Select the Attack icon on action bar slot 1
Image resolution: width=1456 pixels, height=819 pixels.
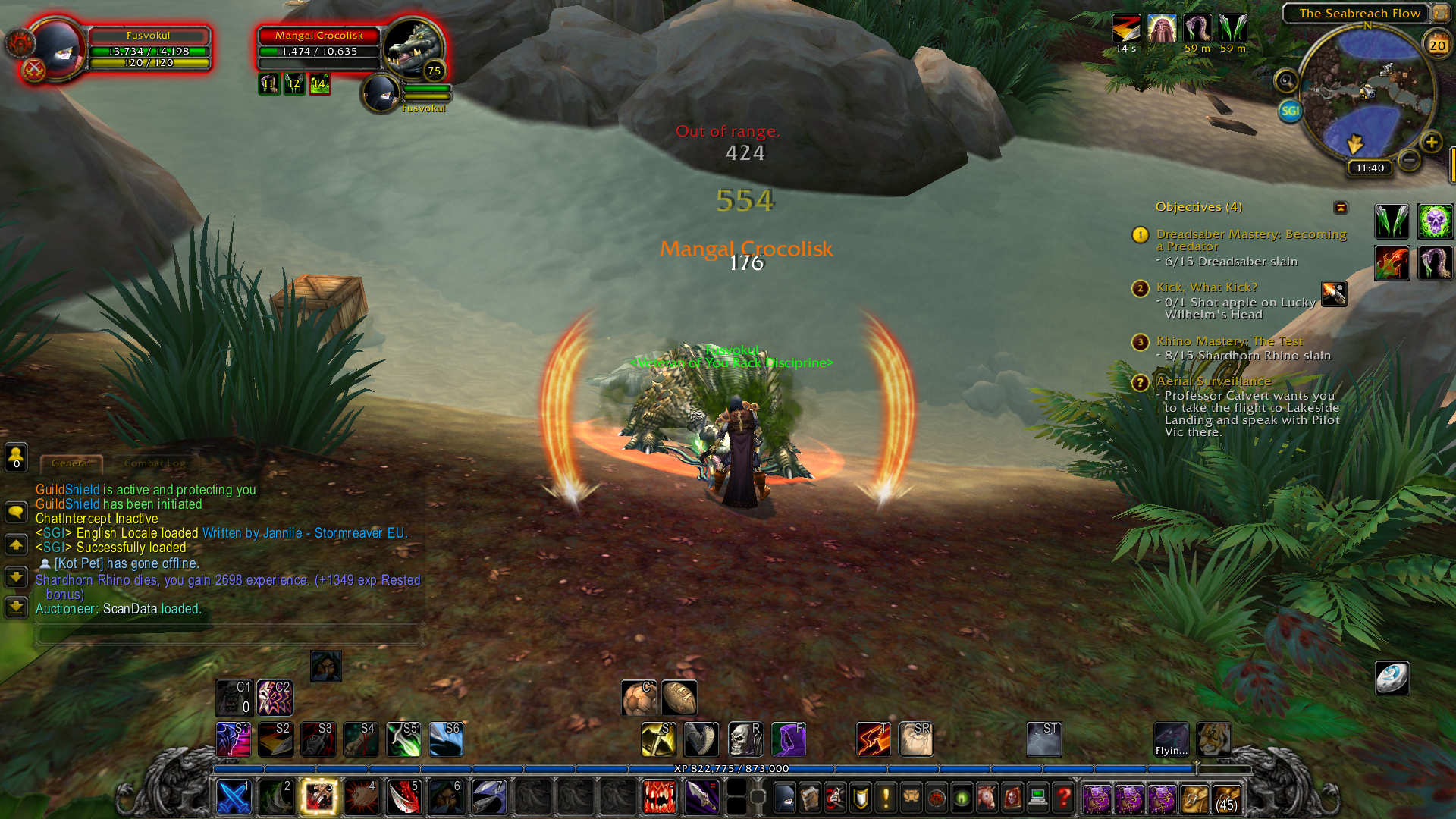pyautogui.click(x=234, y=797)
